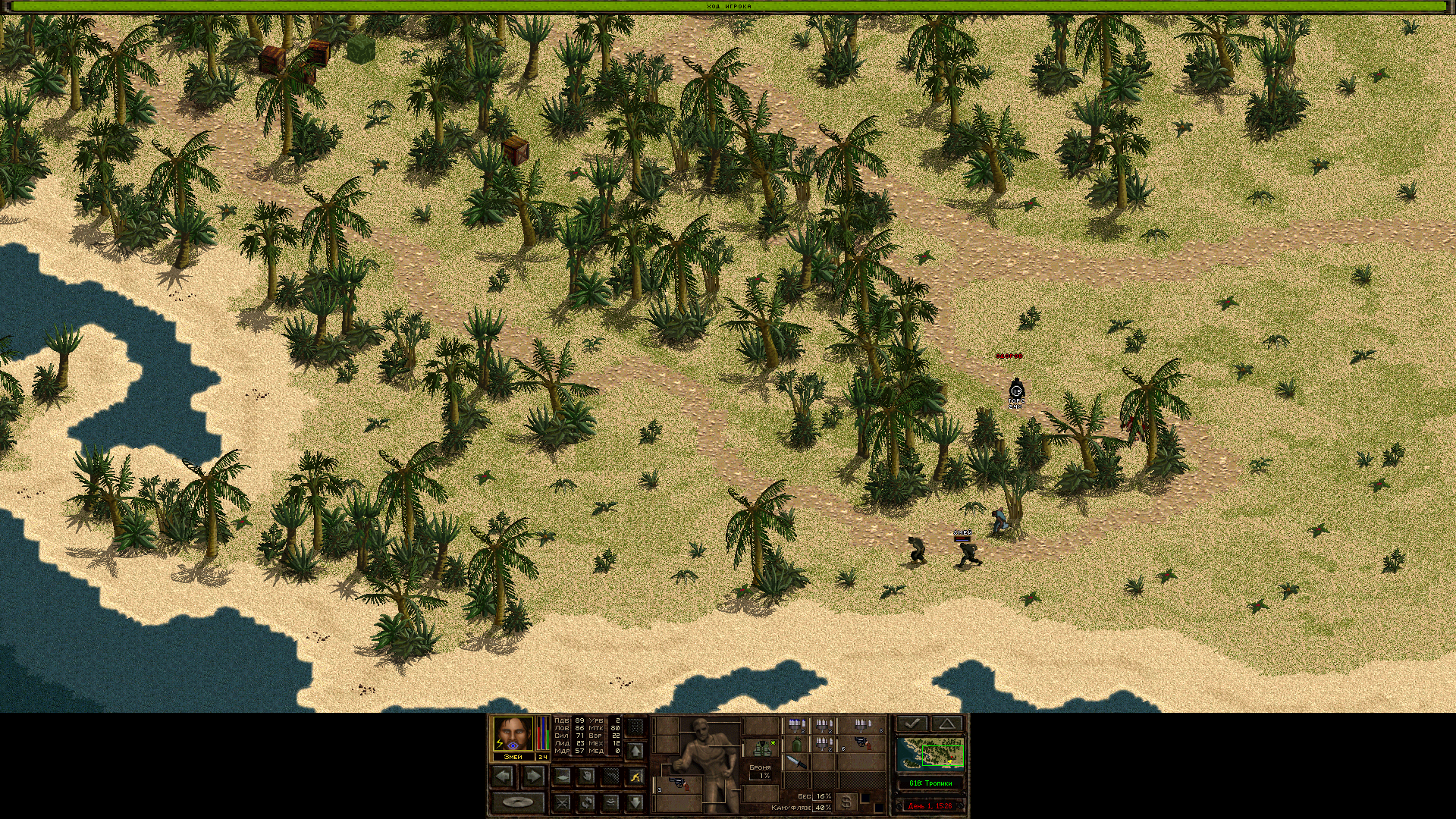Click the triangle button above the minimap
Viewport: 1456px width, 819px height.
(946, 723)
